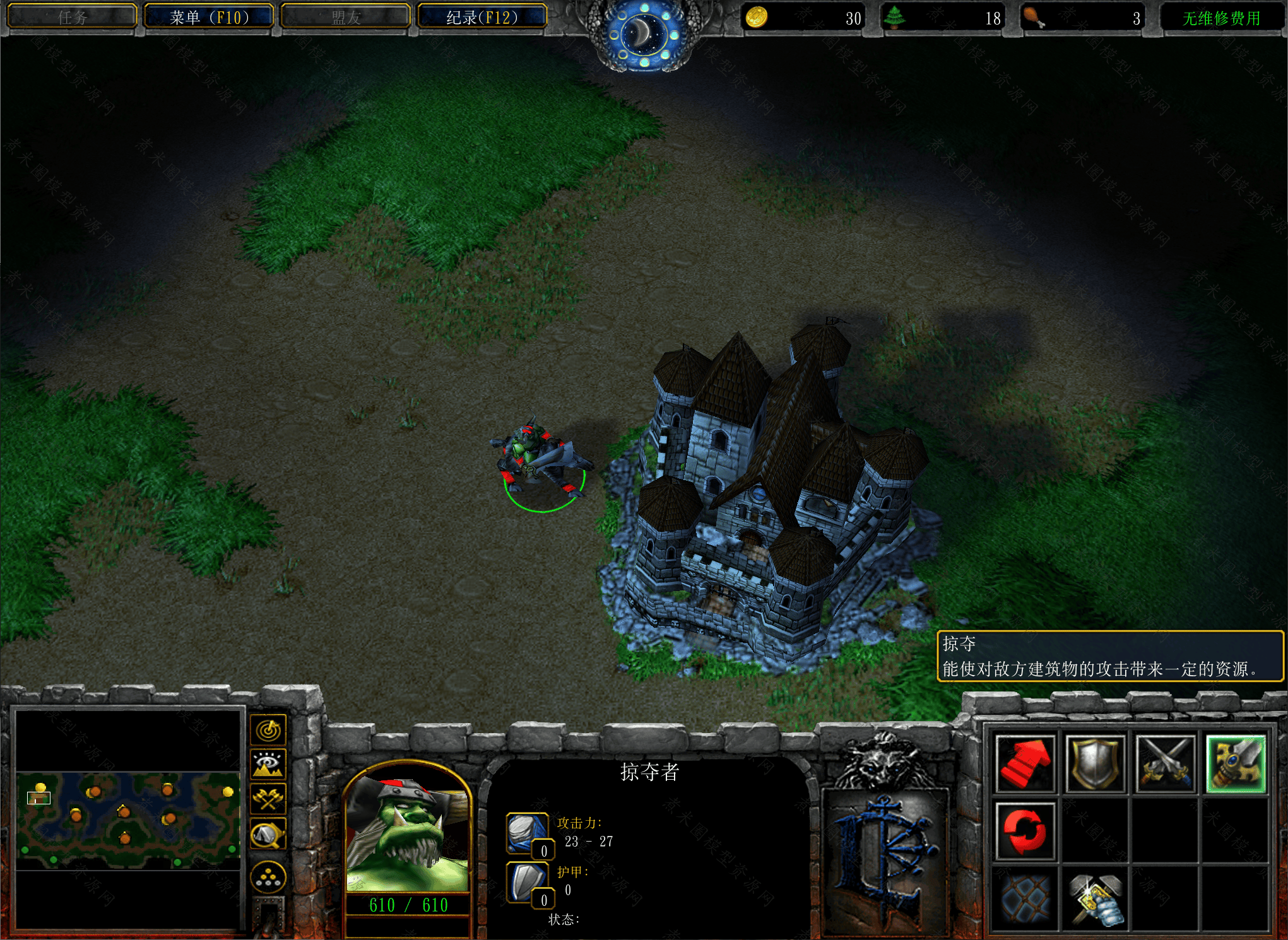Click the highlighted Pillage (掠夺) ability icon
Screen dimensions: 1288x940
point(1236,764)
